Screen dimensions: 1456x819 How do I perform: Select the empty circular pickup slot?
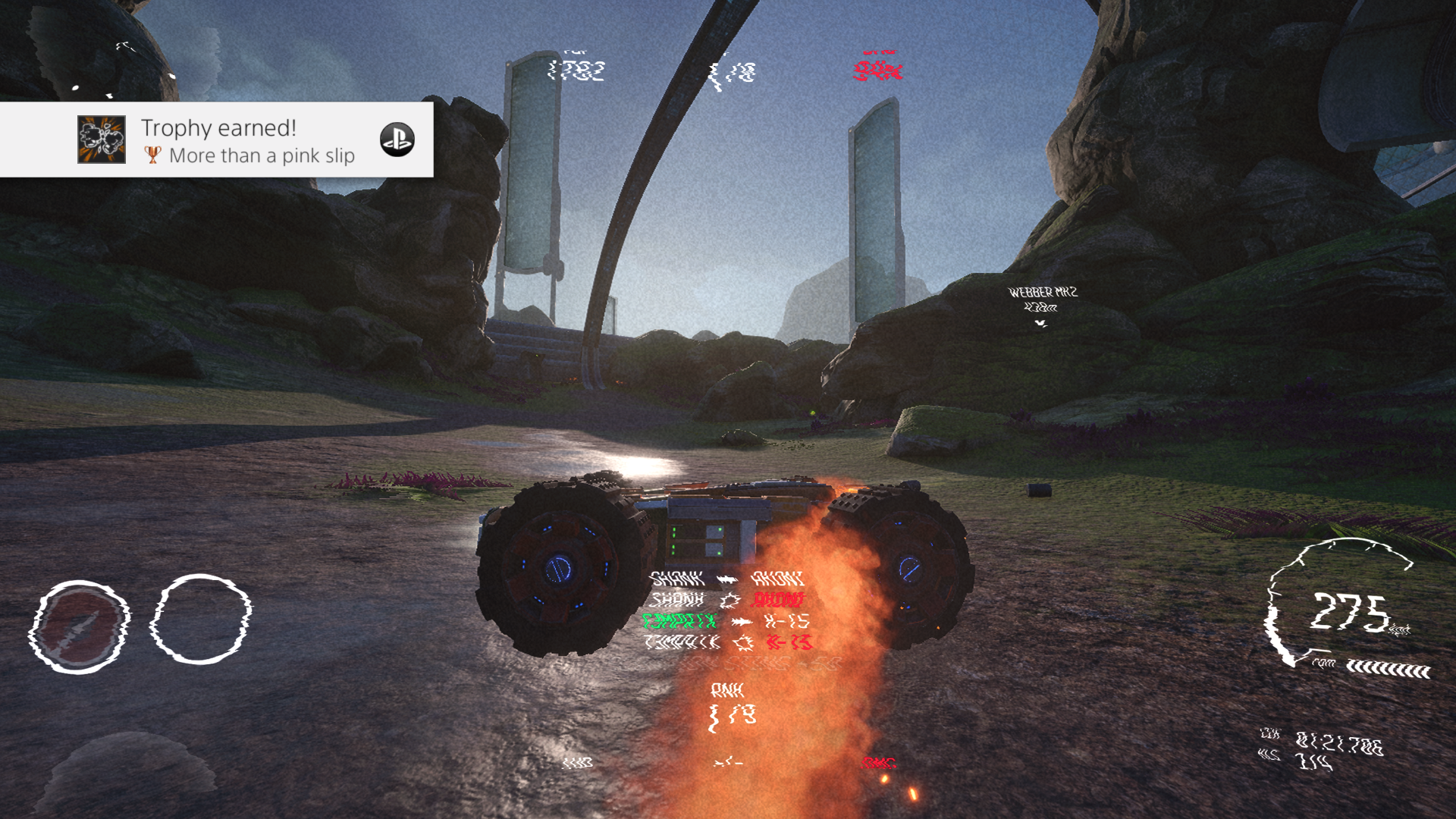(x=201, y=619)
